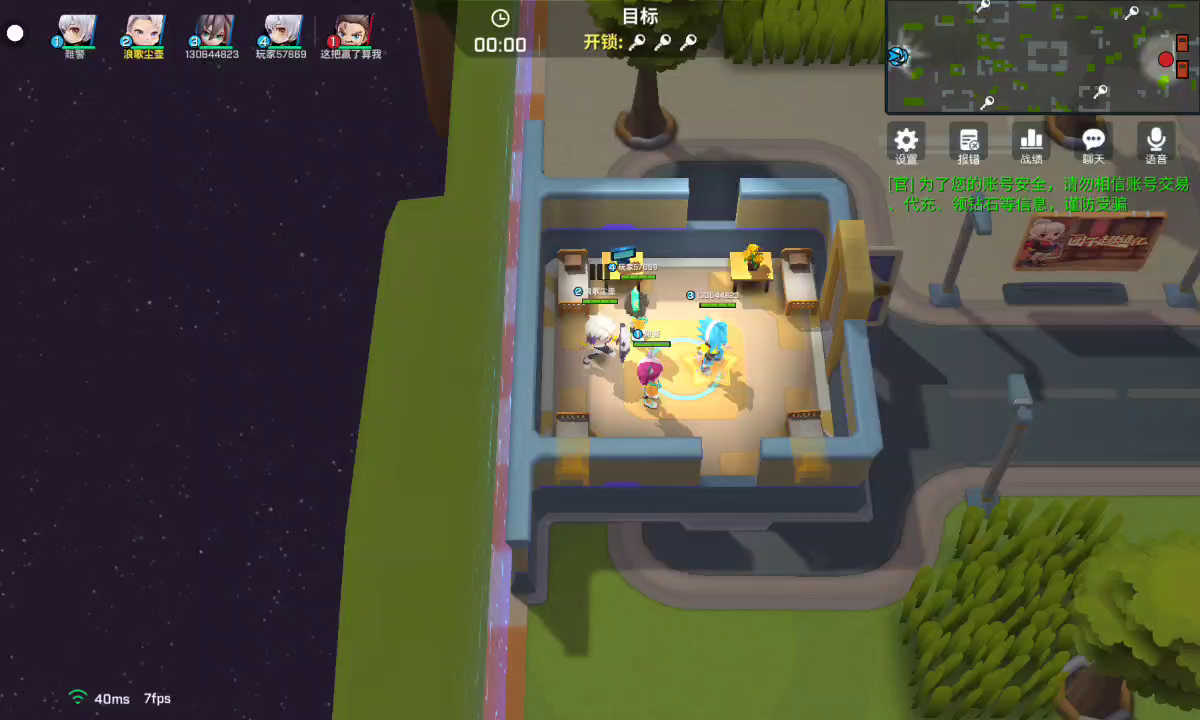The width and height of the screenshot is (1200, 720).
Task: Select the red-team portrait 这把赢了算我
Action: (x=351, y=31)
